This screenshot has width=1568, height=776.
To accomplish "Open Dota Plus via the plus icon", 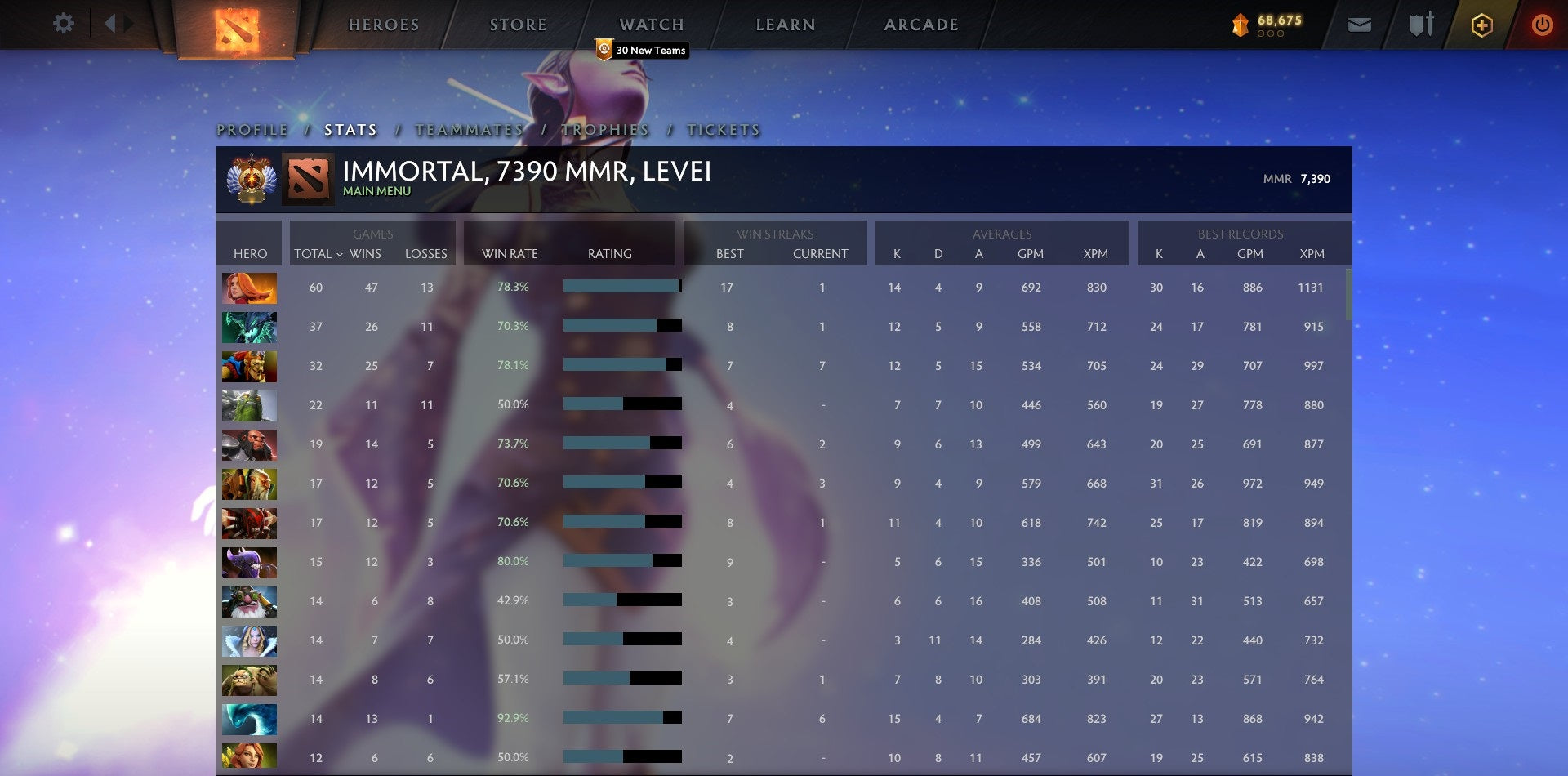I will [x=1484, y=25].
